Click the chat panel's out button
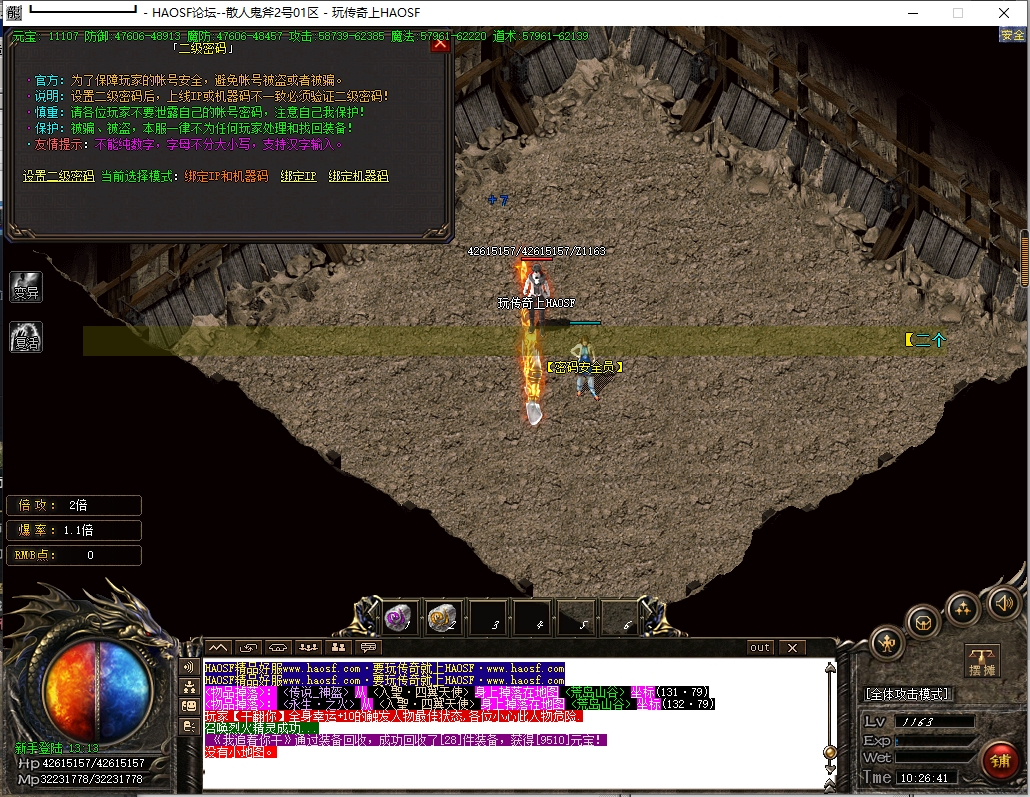Viewport: 1030px width, 797px height. coord(760,648)
